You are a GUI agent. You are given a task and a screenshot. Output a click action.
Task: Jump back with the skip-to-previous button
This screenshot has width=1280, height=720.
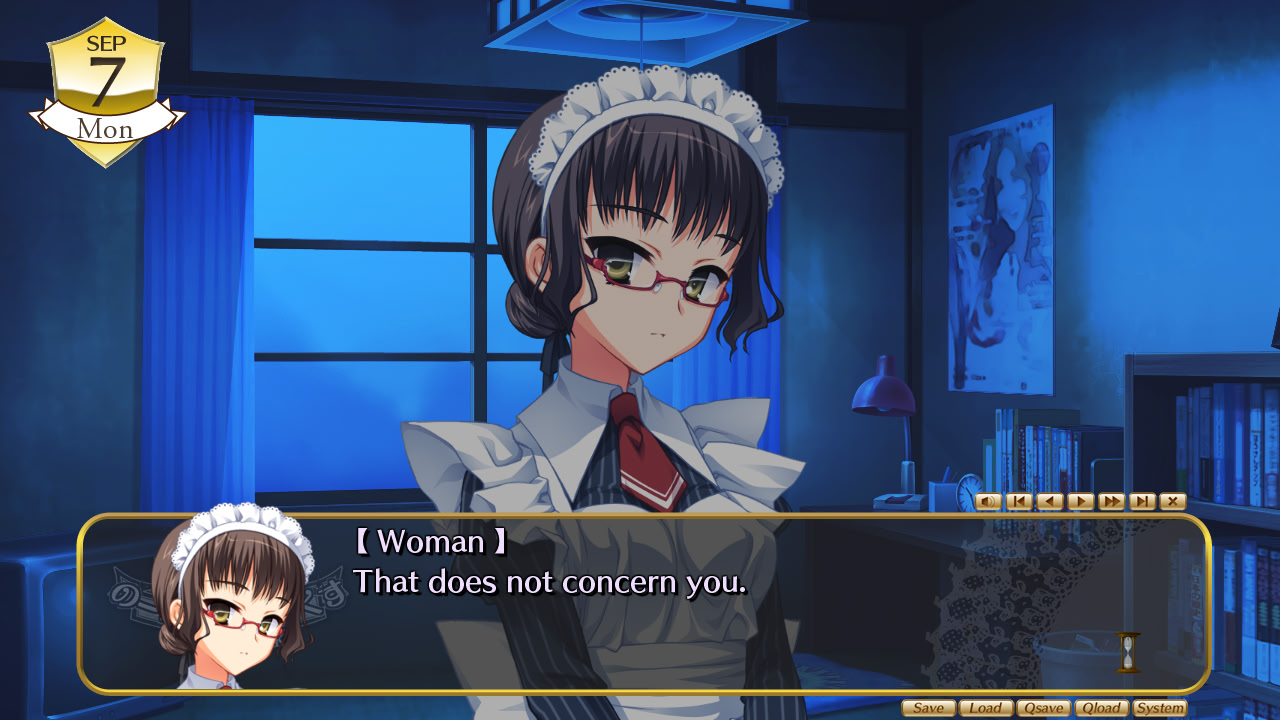point(1019,501)
